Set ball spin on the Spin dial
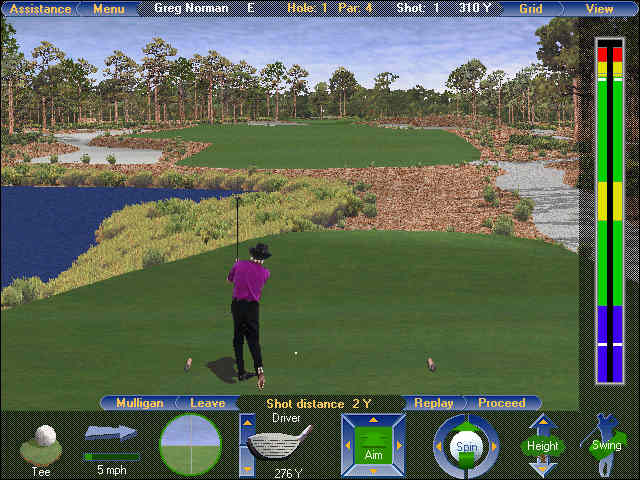The height and width of the screenshot is (480, 640). coord(466,445)
